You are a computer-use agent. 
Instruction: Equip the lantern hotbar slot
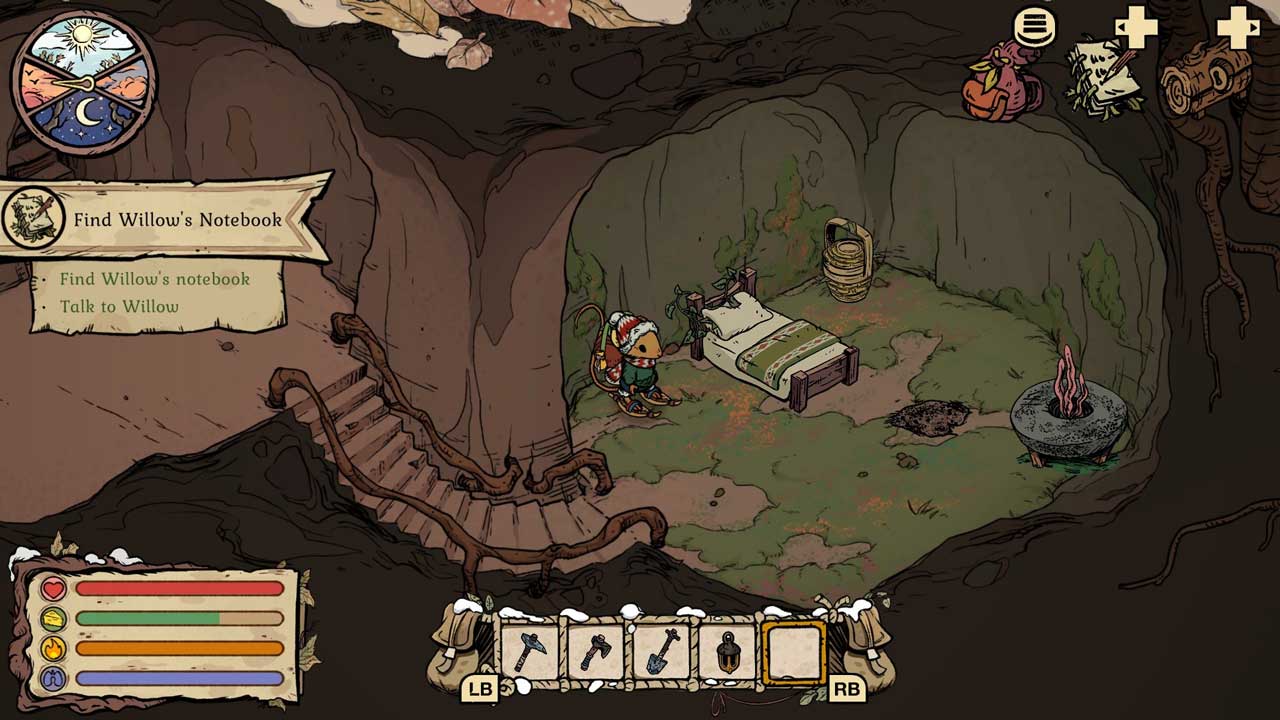click(x=727, y=652)
